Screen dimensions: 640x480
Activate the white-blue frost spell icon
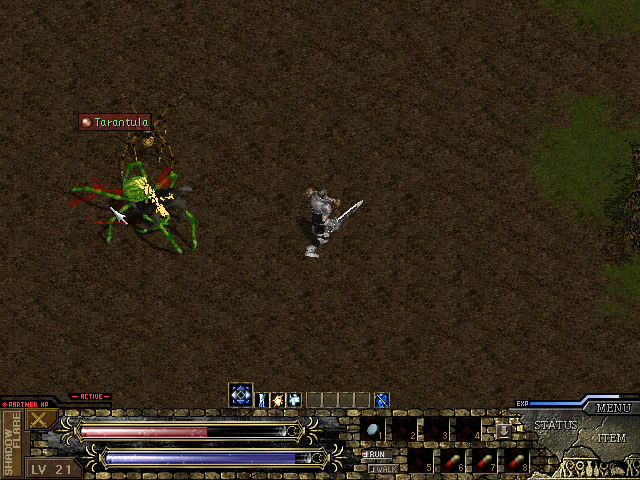point(295,400)
